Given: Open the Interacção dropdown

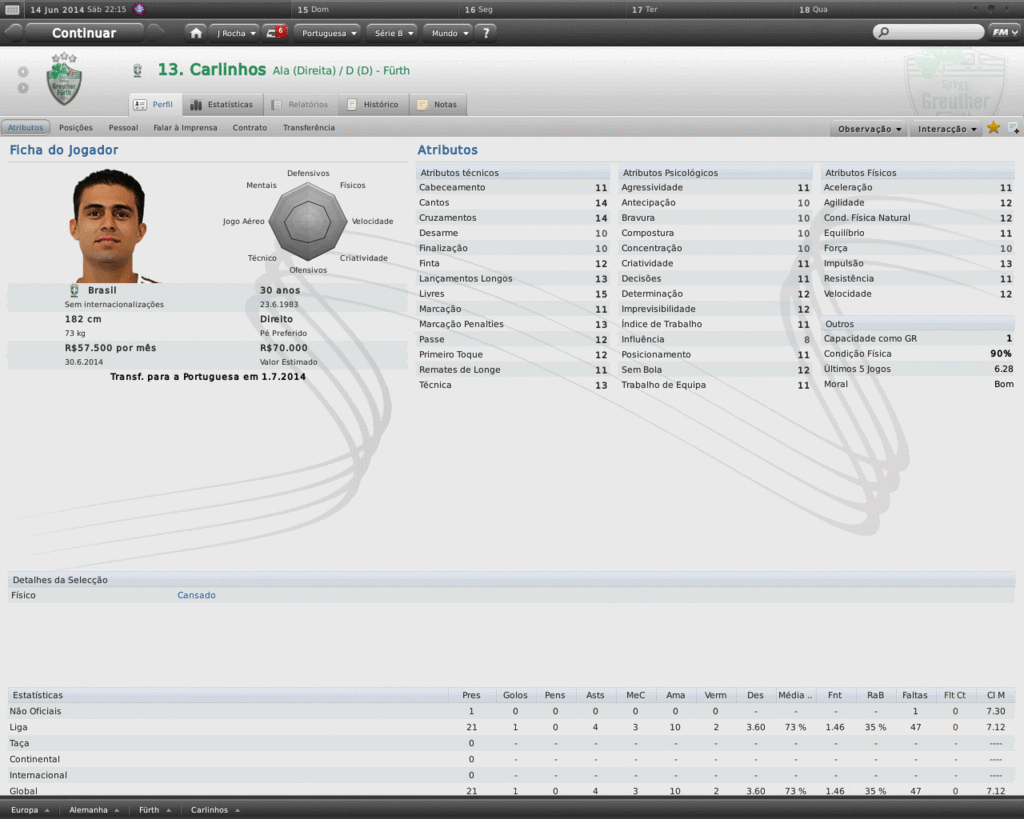Looking at the screenshot, I should [x=948, y=129].
